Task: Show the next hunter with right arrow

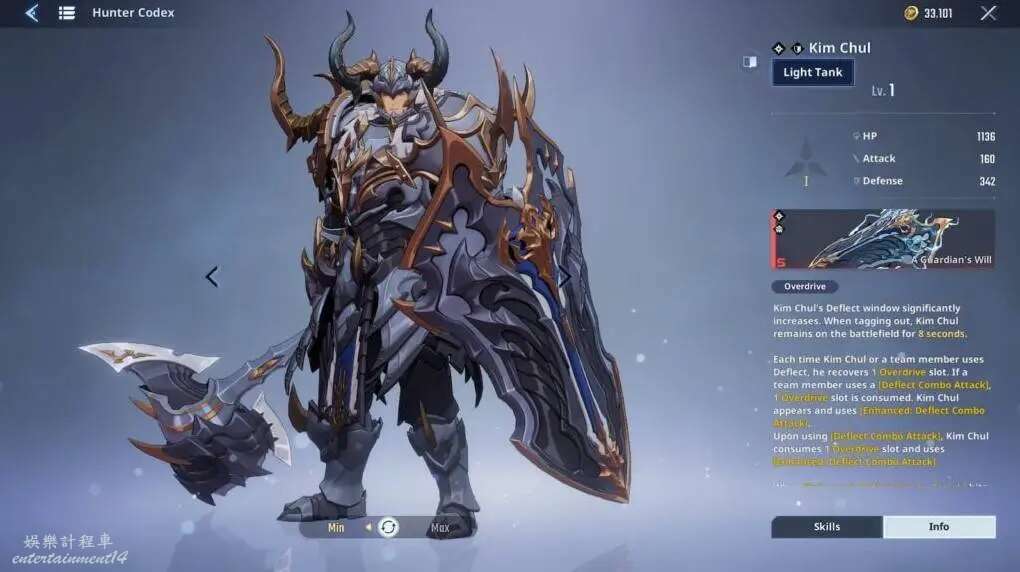Action: click(x=565, y=277)
